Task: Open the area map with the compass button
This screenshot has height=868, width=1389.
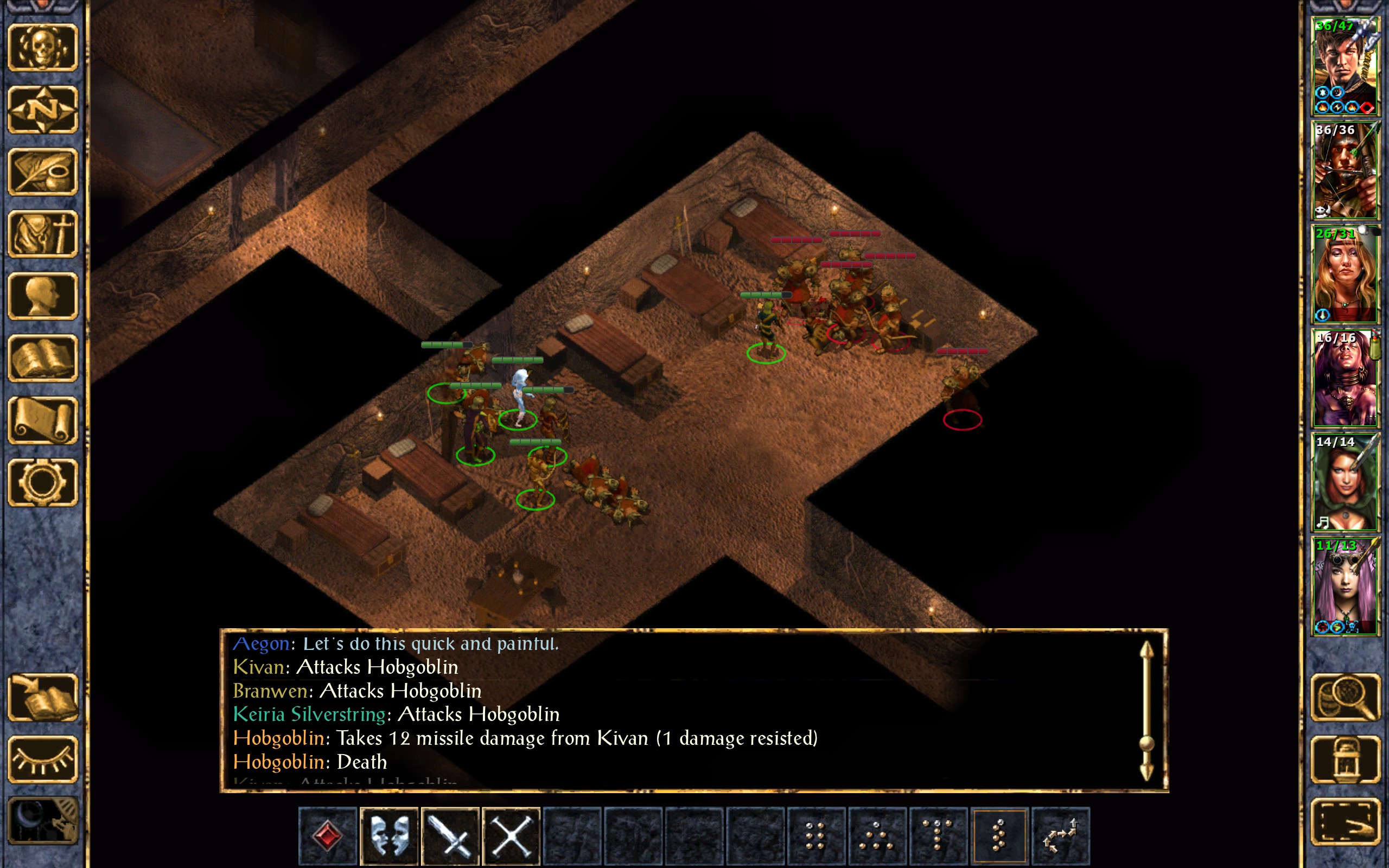Action: tap(42, 110)
